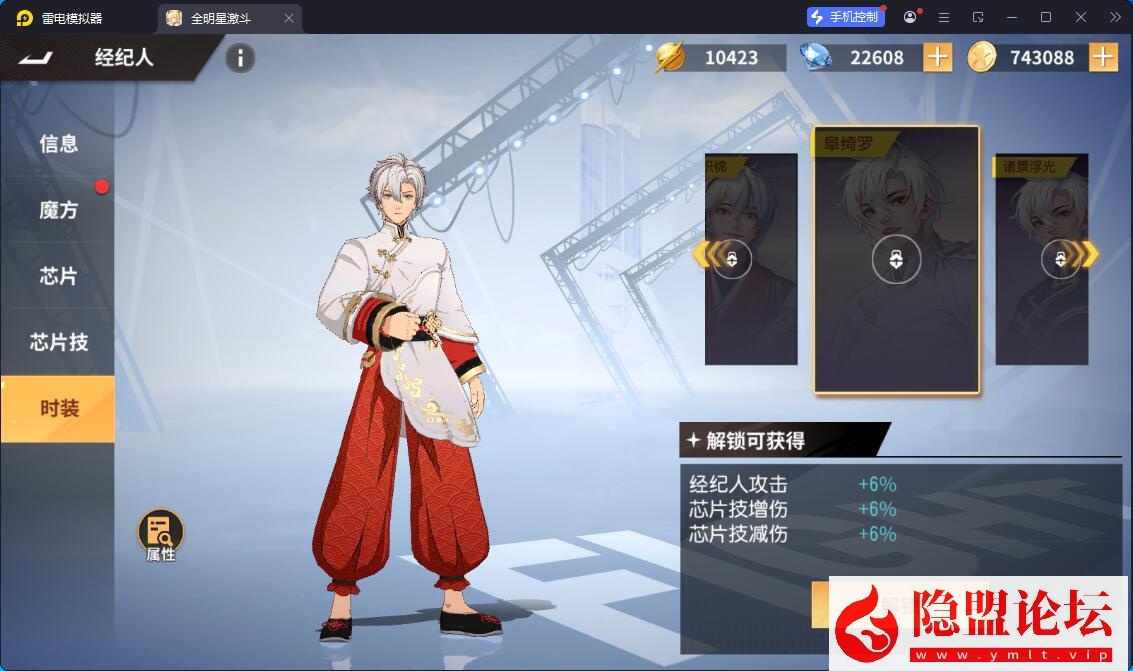The height and width of the screenshot is (671, 1133).
Task: Select the 时装 tab
Action: 58,408
